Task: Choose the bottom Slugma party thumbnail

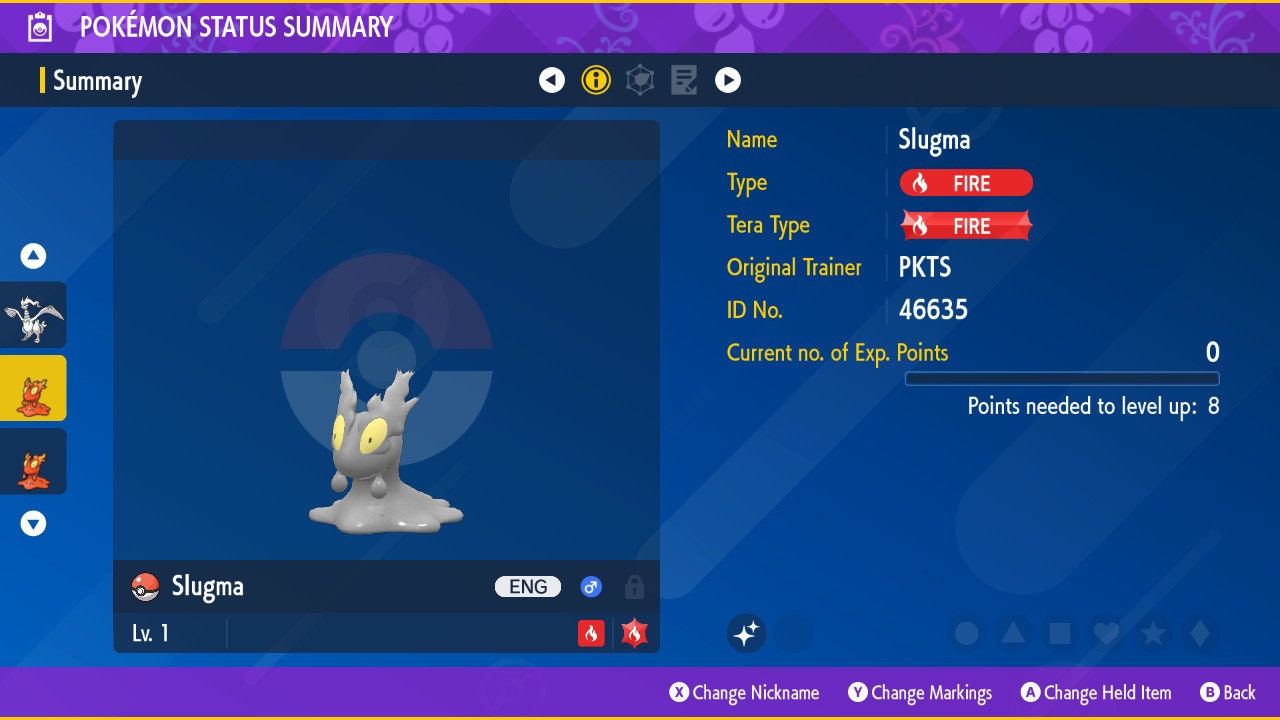Action: [33, 462]
